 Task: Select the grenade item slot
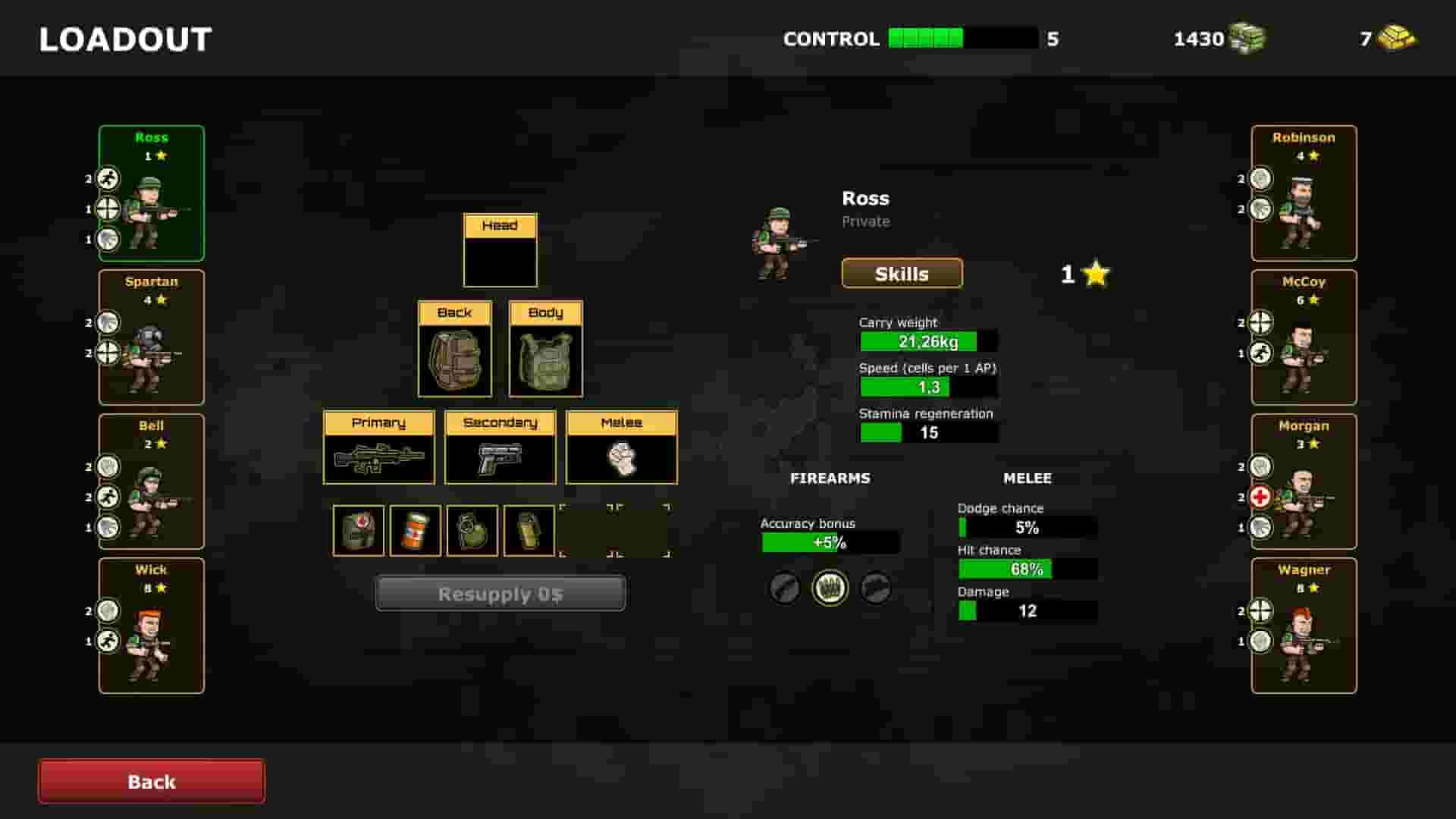pyautogui.click(x=472, y=531)
